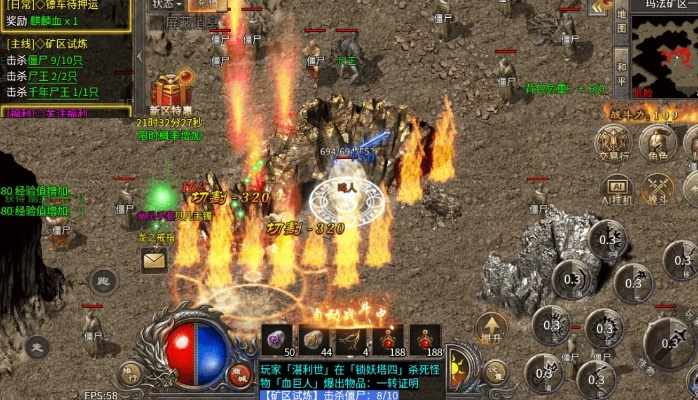The image size is (698, 400).
Task: Tap the 提升 upgrade arrow button
Action: (490, 327)
